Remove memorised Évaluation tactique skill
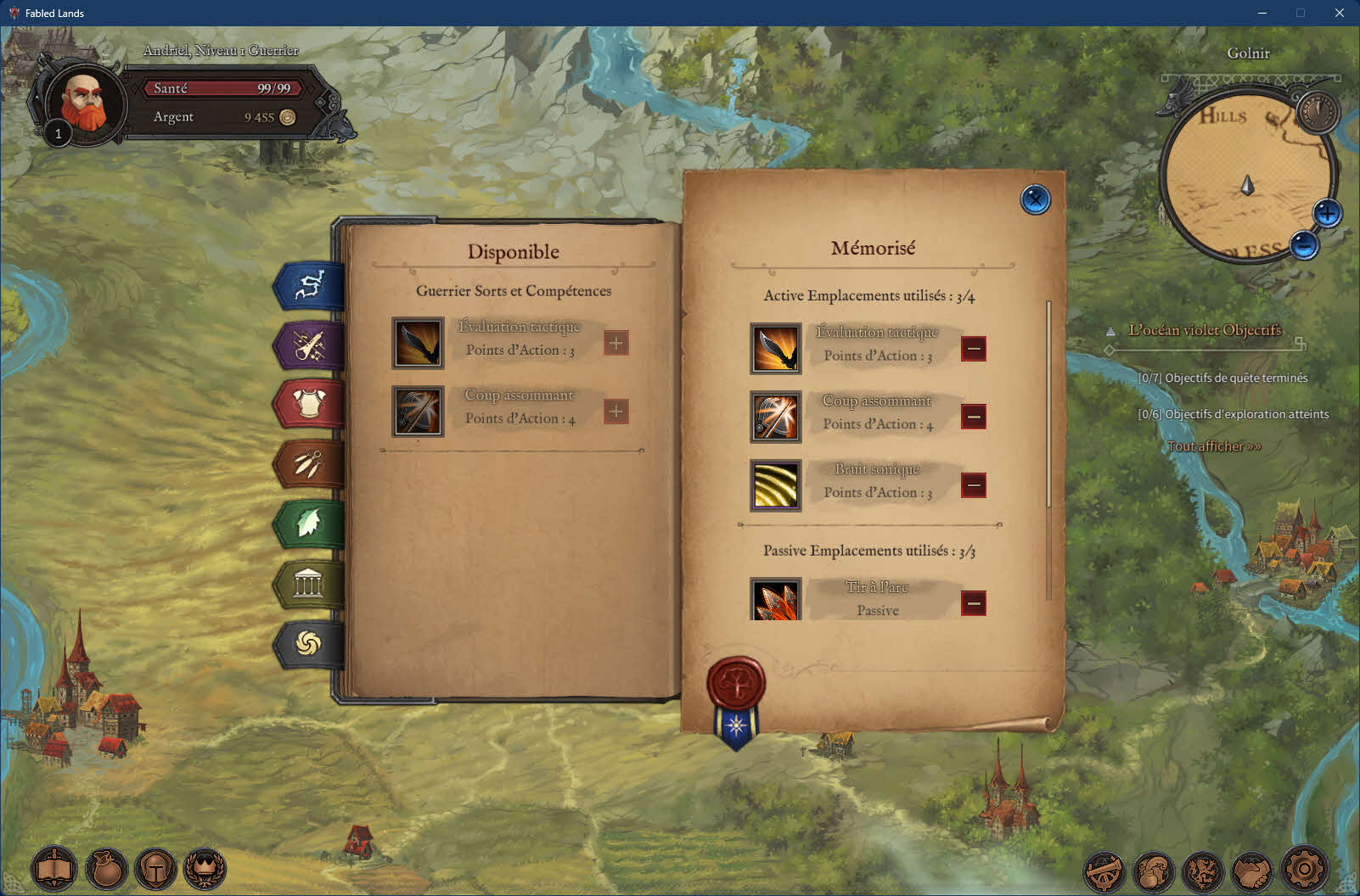The width and height of the screenshot is (1360, 896). 974,349
